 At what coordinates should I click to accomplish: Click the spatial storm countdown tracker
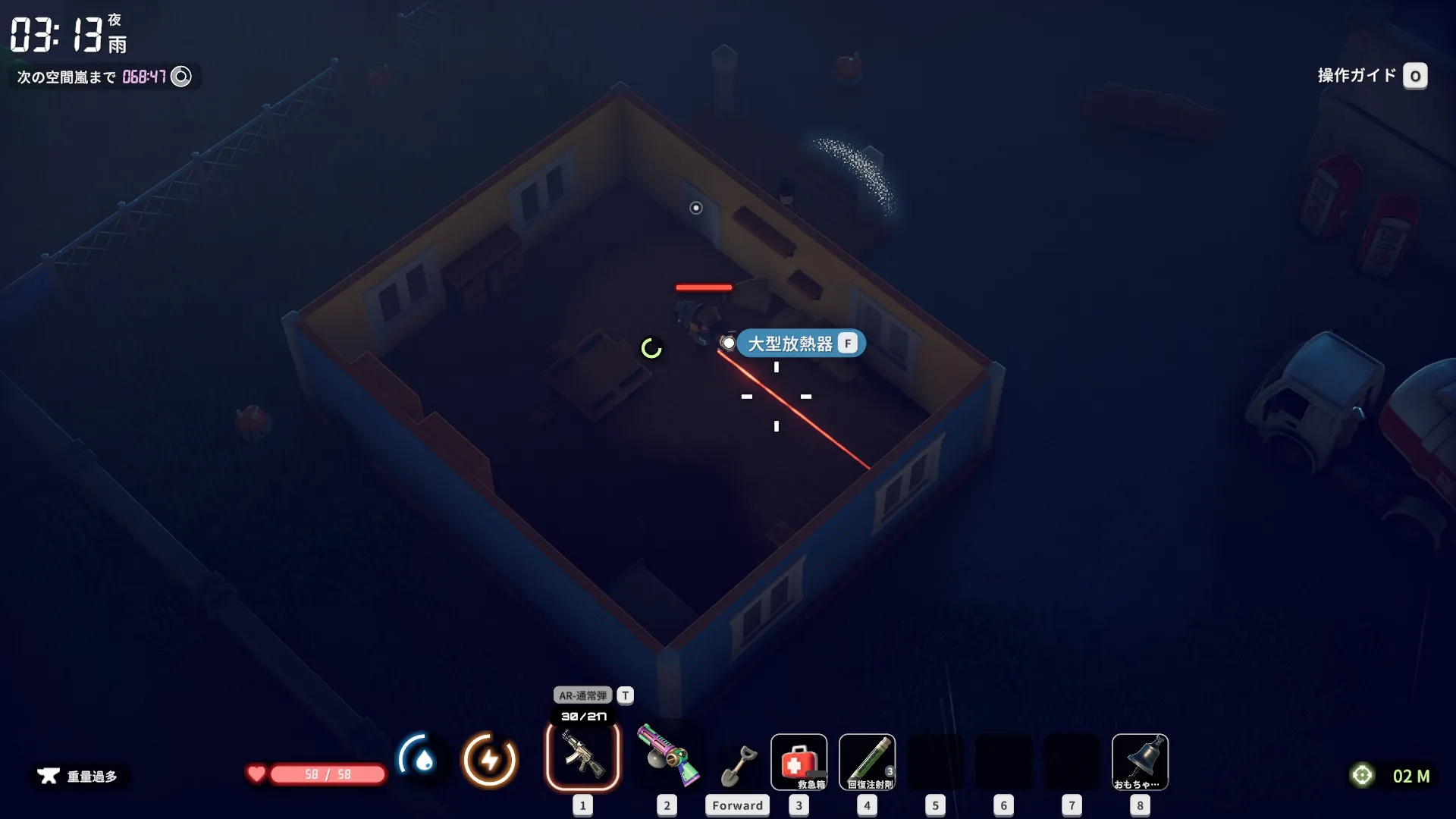click(104, 77)
